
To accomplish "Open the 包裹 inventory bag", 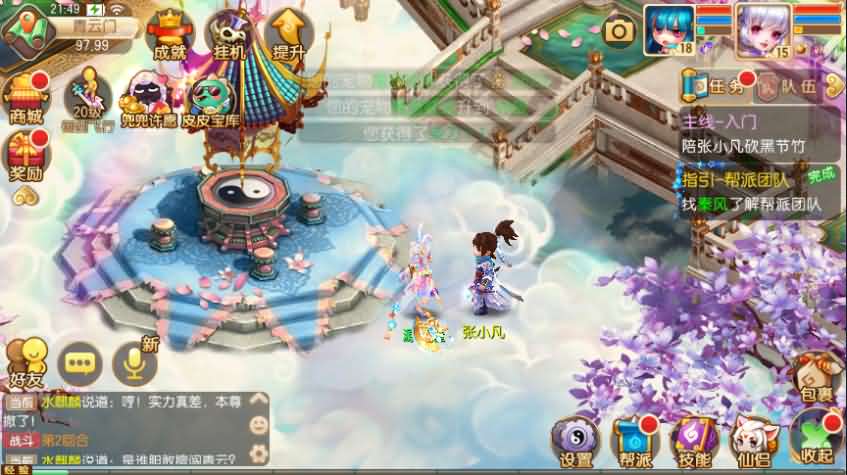I will 817,378.
